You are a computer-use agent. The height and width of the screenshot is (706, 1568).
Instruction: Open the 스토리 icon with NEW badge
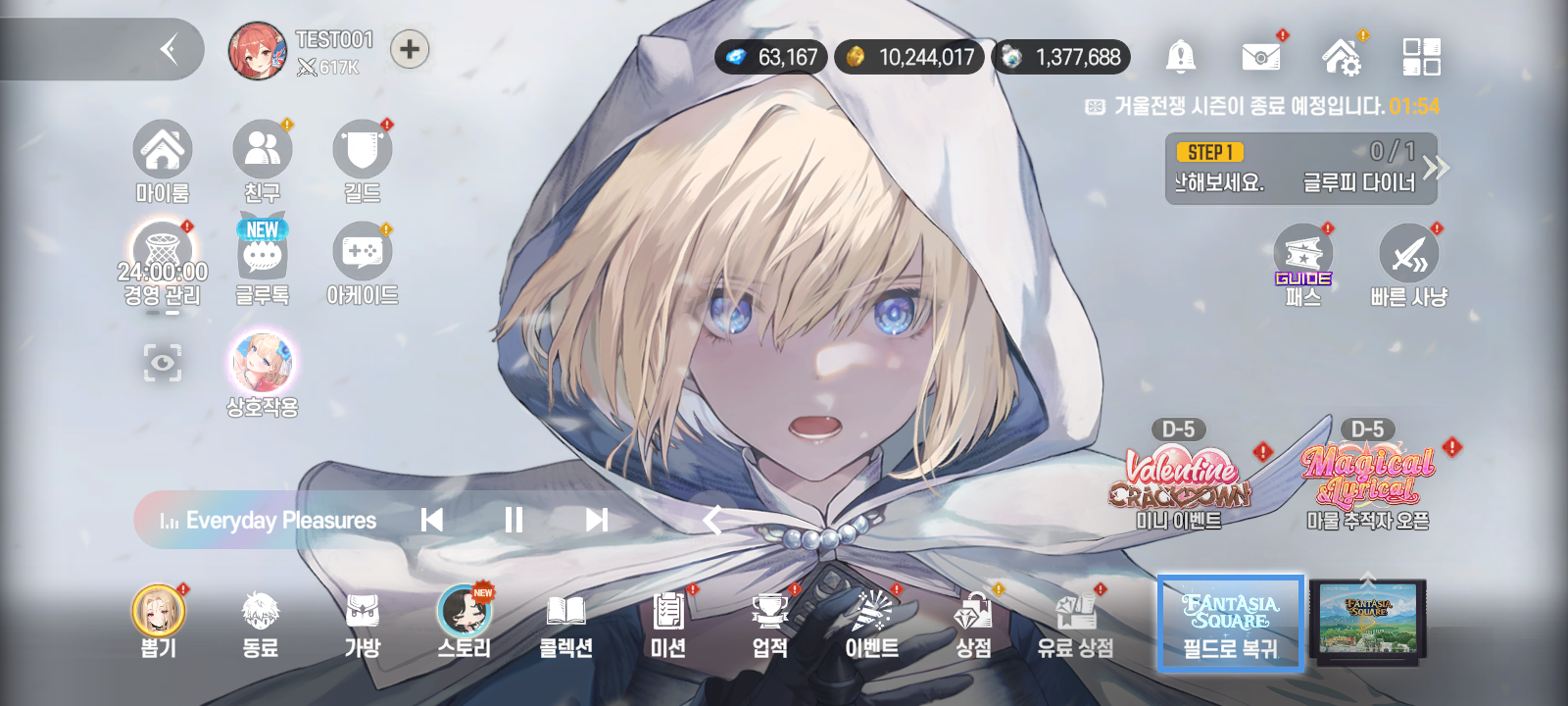click(463, 623)
